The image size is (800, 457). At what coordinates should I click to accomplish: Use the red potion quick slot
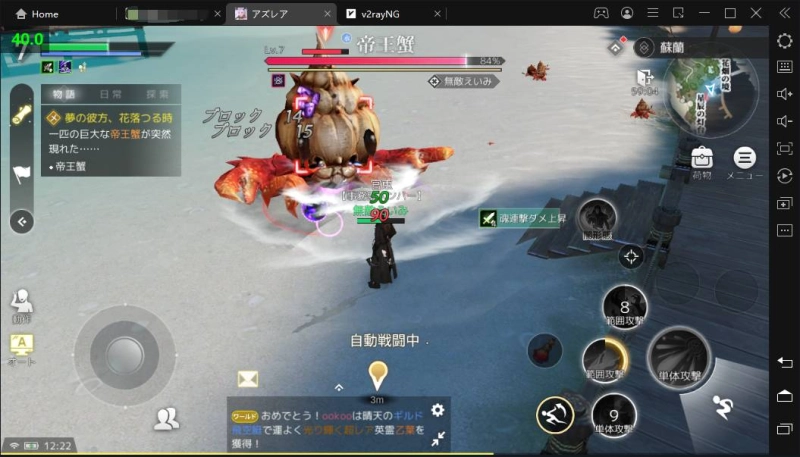[x=544, y=350]
